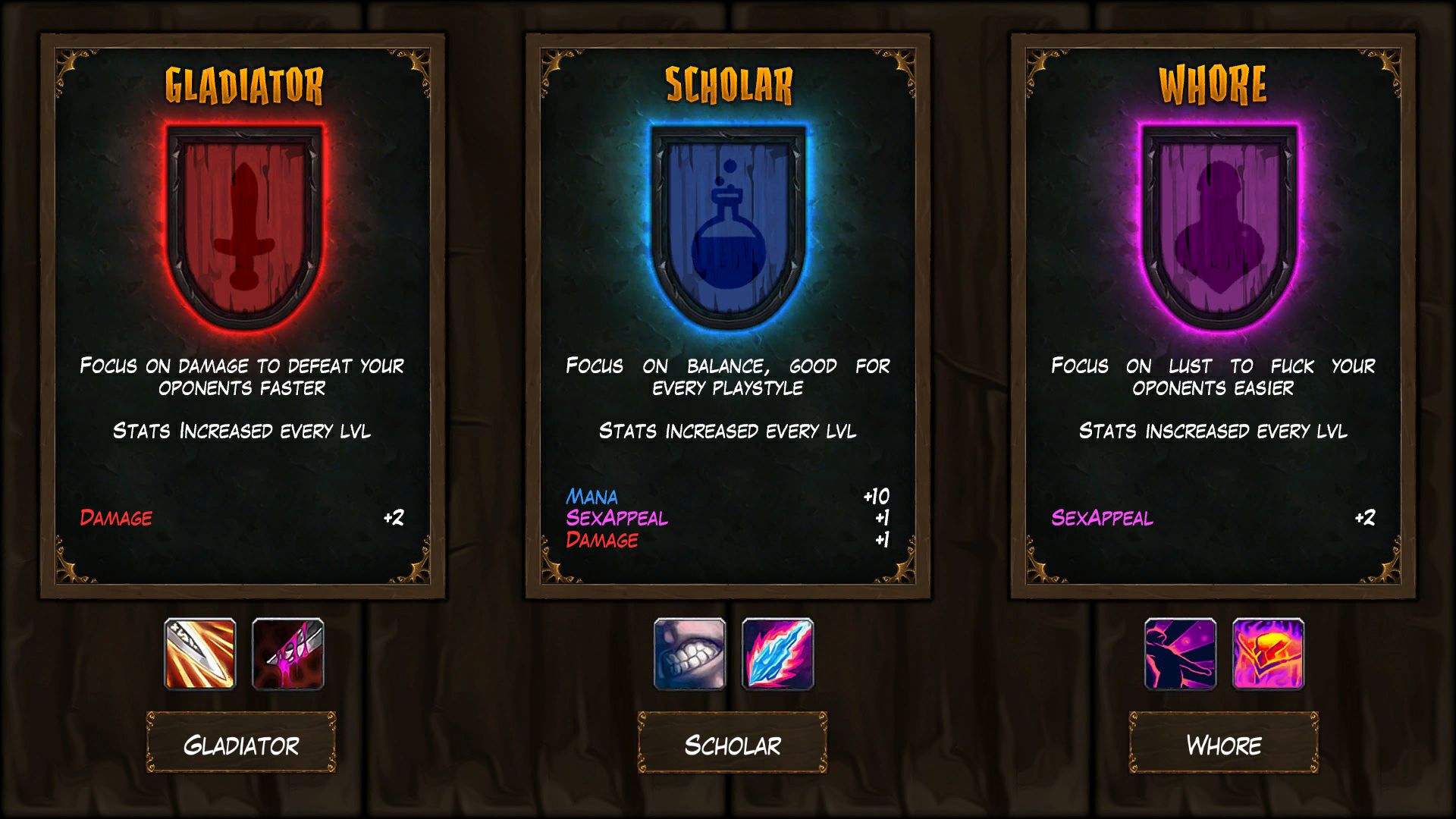The image size is (1456, 819).
Task: Inspect the pink dancing silhouette skill icon
Action: click(x=1180, y=654)
